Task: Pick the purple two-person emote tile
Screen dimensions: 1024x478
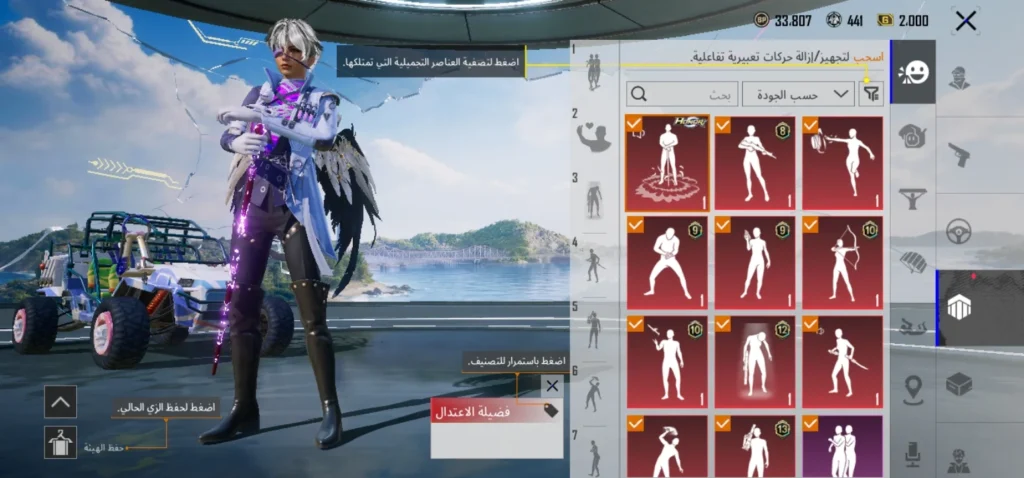Action: (842, 446)
